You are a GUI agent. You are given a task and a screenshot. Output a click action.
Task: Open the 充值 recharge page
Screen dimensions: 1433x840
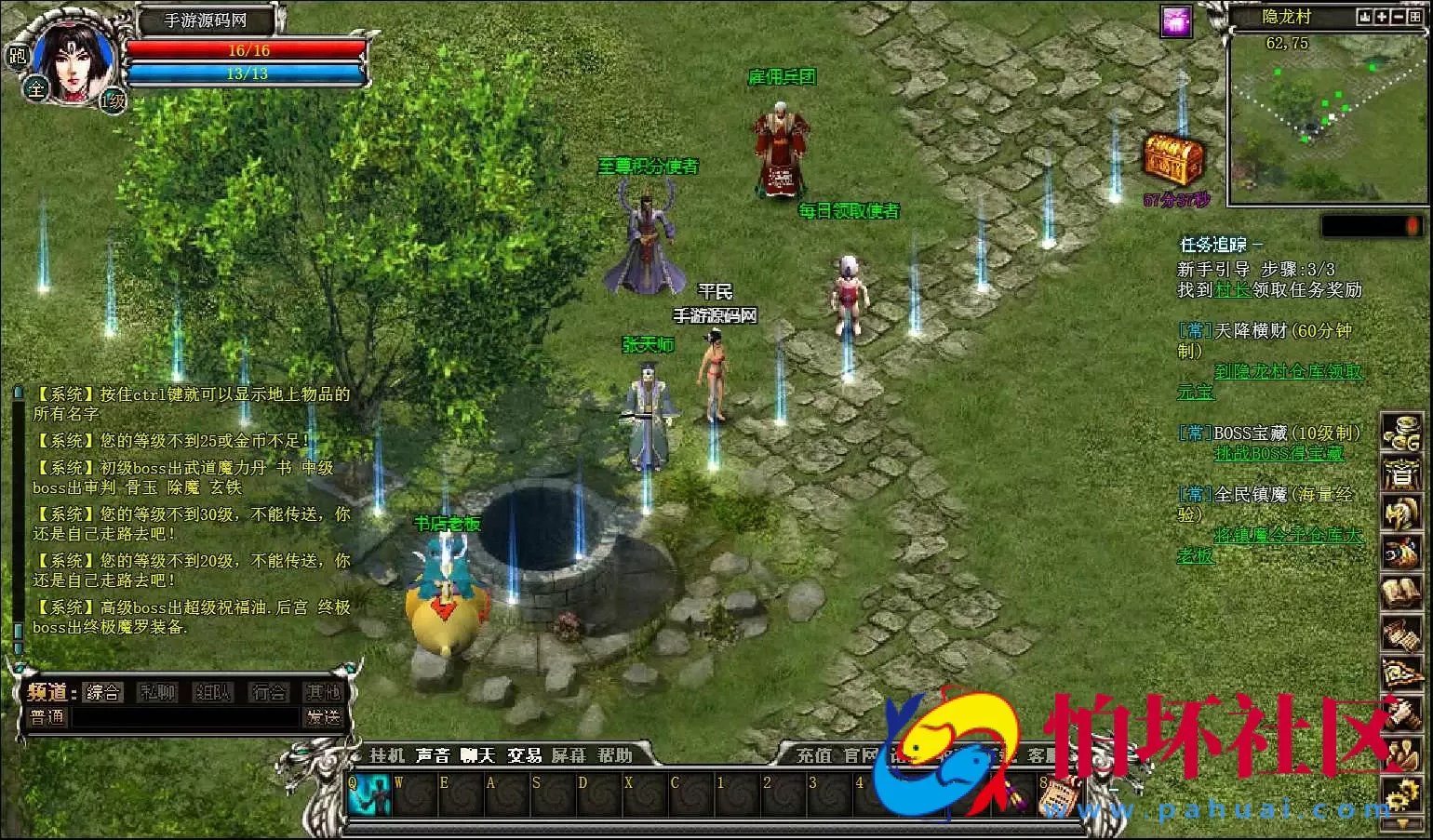tap(814, 755)
